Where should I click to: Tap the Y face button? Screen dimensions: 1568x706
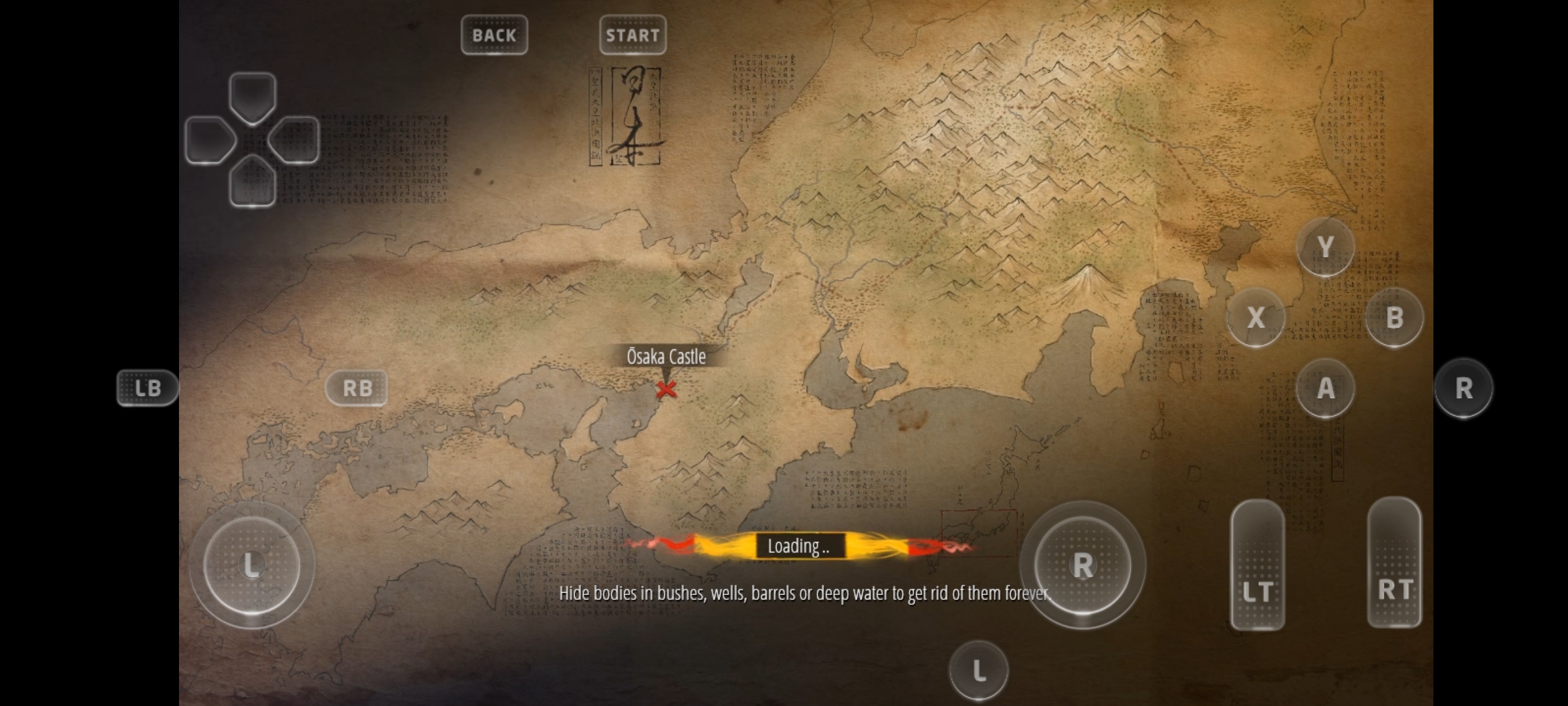[1325, 246]
